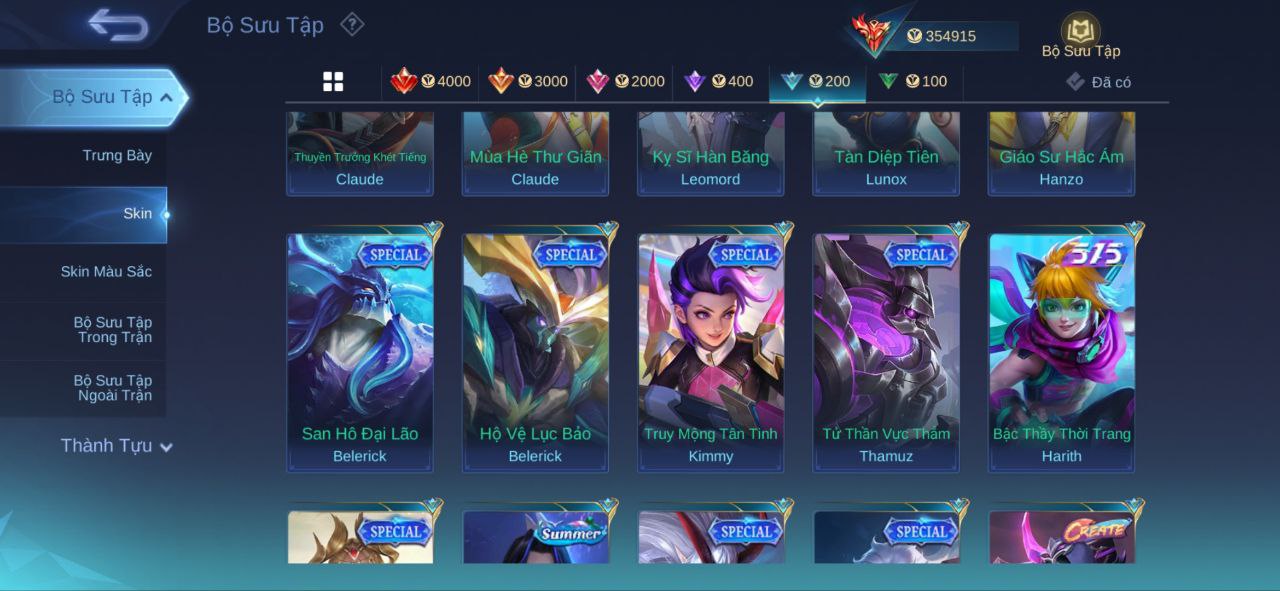
Task: Open the collection help question mark
Action: [x=352, y=24]
